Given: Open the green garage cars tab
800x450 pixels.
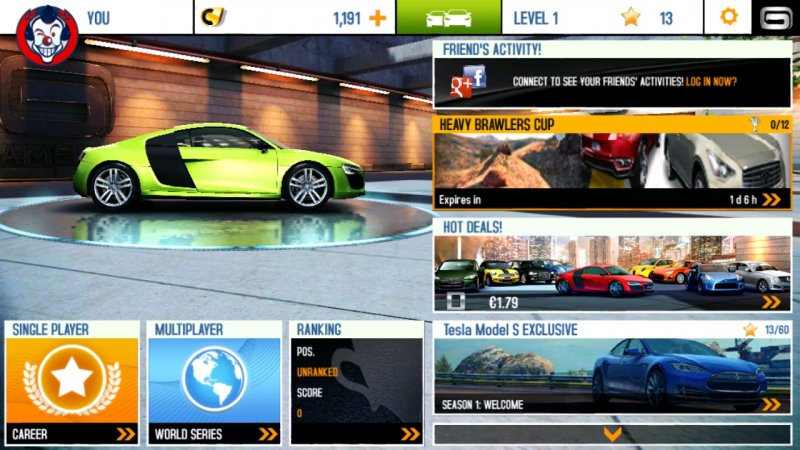Looking at the screenshot, I should click(x=448, y=18).
